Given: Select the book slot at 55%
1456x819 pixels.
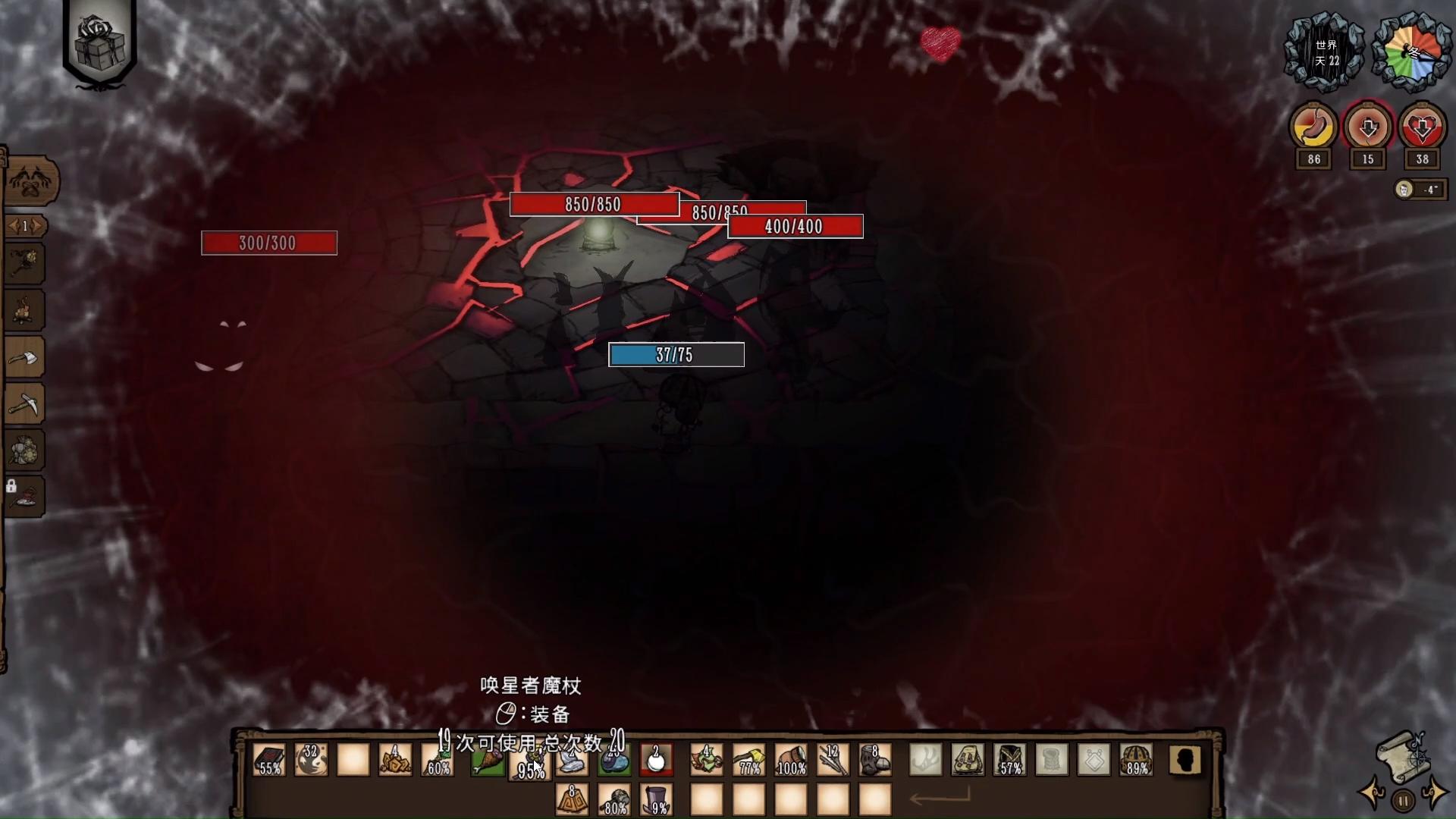Looking at the screenshot, I should click(x=269, y=760).
